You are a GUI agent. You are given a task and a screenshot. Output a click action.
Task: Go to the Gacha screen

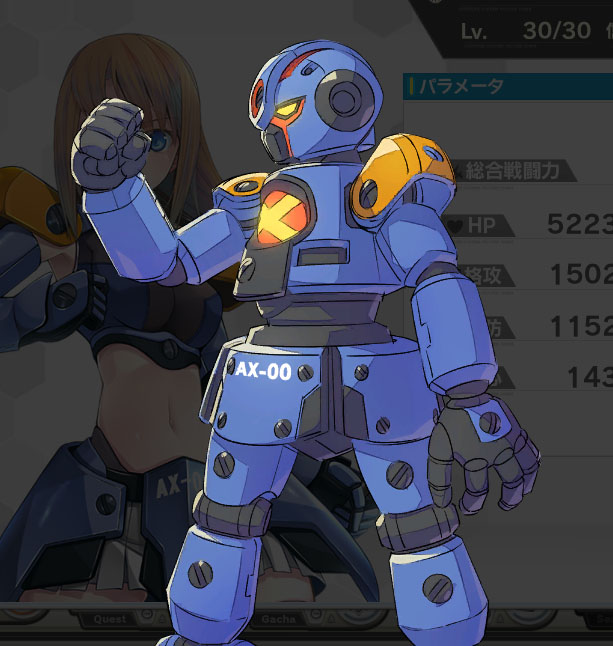click(277, 619)
